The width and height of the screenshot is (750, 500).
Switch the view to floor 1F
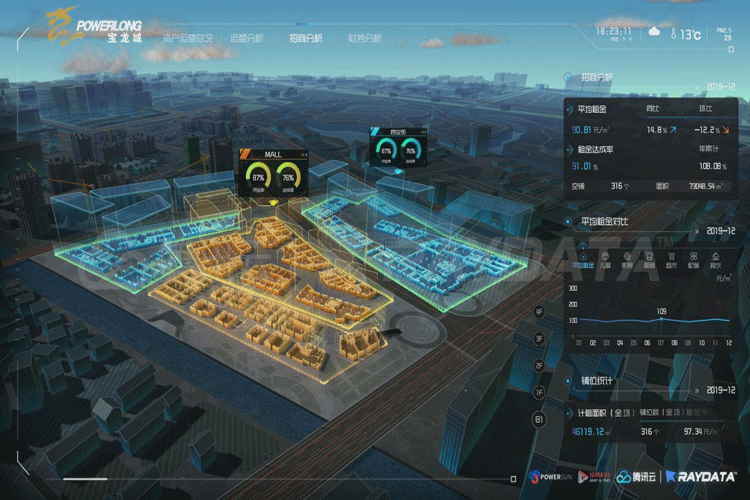[x=540, y=393]
